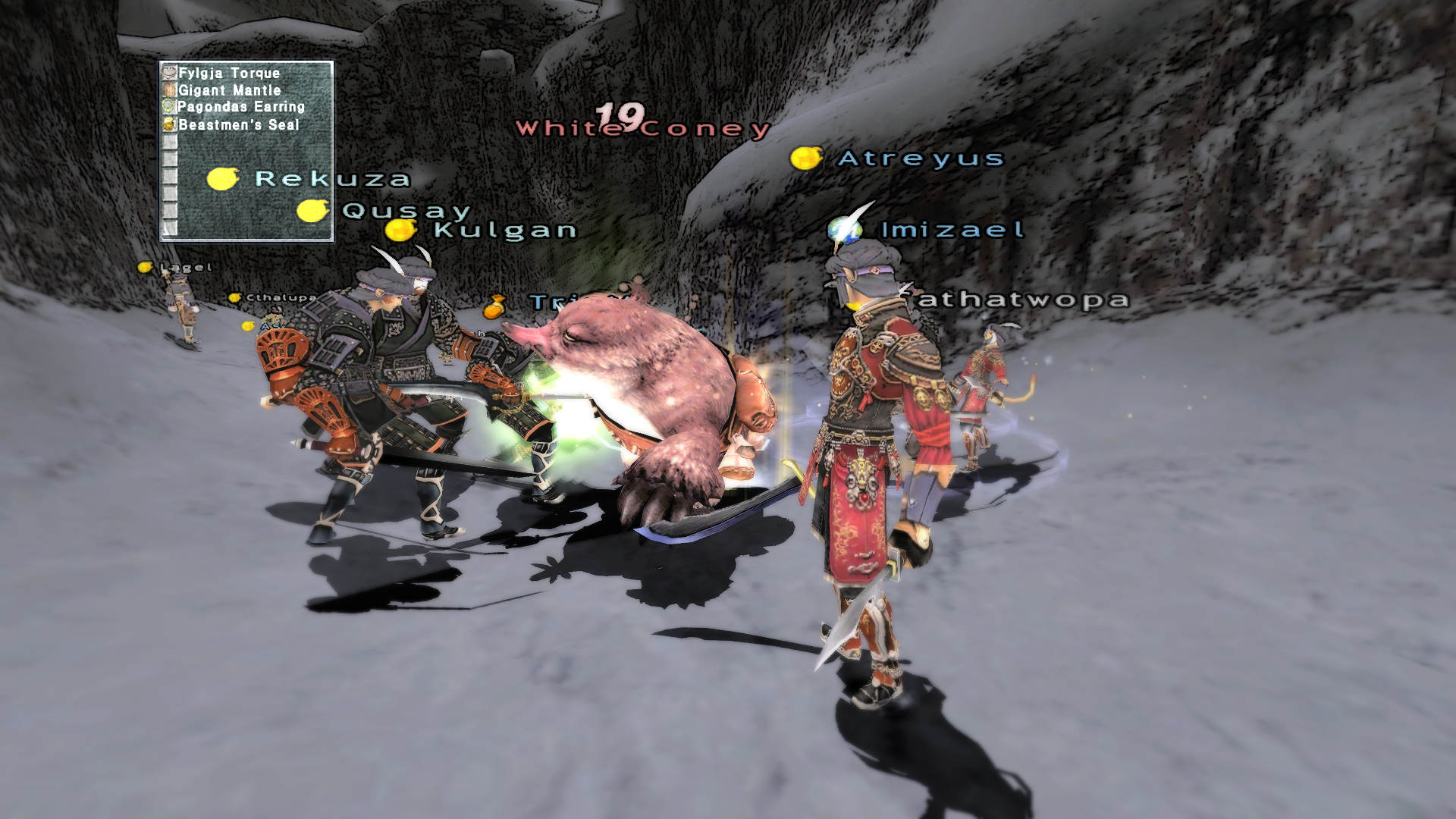Image resolution: width=1456 pixels, height=819 pixels.
Task: Select the Beastmen's Seal entry
Action: [x=238, y=124]
